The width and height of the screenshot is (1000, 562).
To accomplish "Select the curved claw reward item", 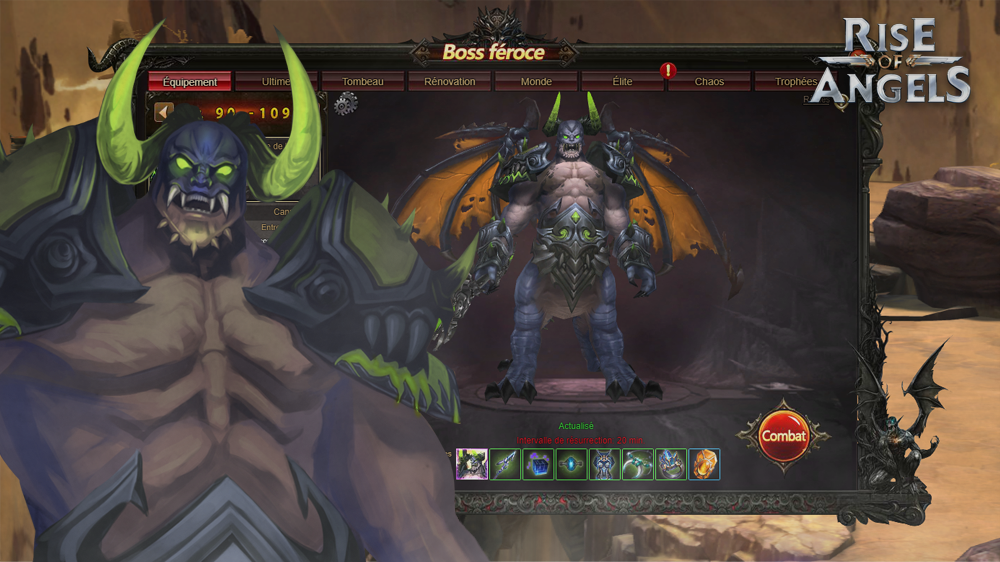I will coord(637,464).
